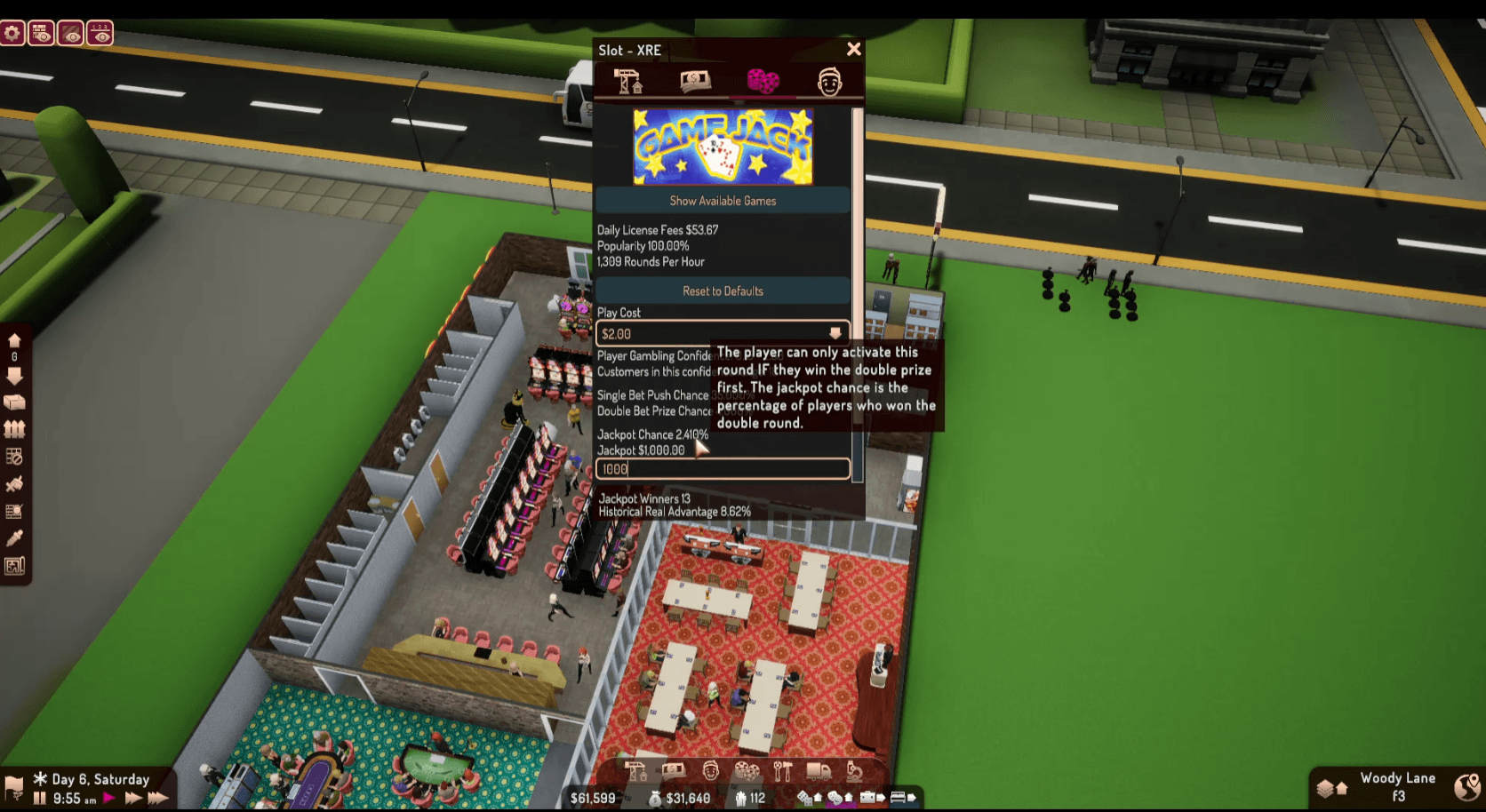Toggle the 1-2-3 numbers overlay eye icon
This screenshot has width=1486, height=812.
pyautogui.click(x=100, y=33)
